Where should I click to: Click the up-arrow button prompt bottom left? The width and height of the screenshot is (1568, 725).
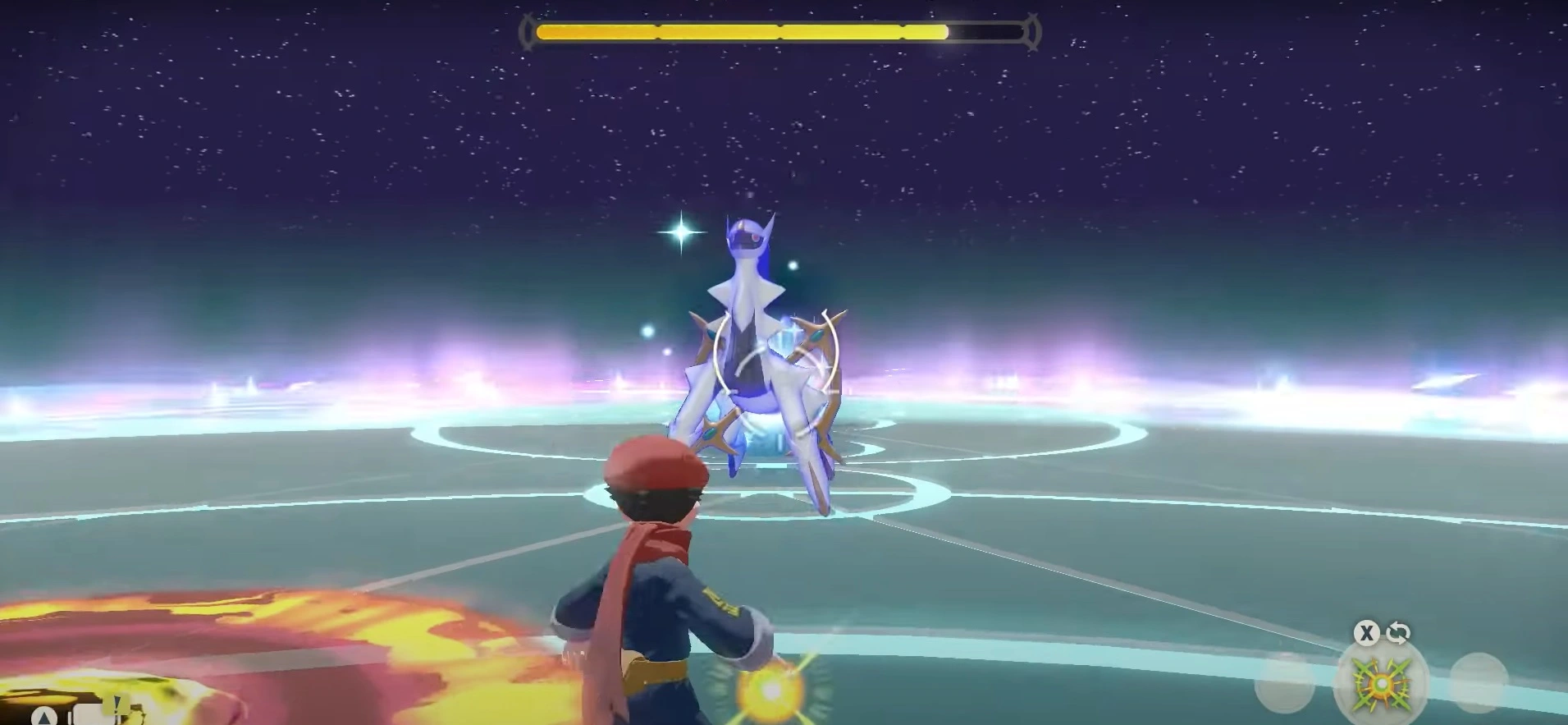[44, 717]
